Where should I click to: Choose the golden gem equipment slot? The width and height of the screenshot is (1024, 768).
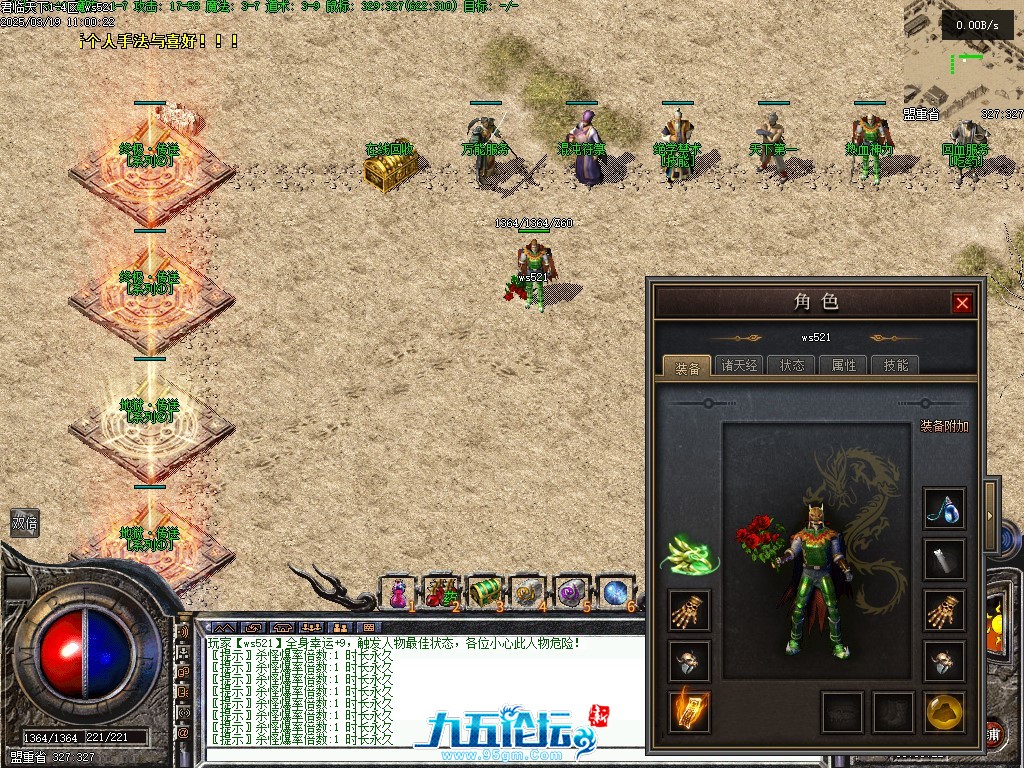943,710
